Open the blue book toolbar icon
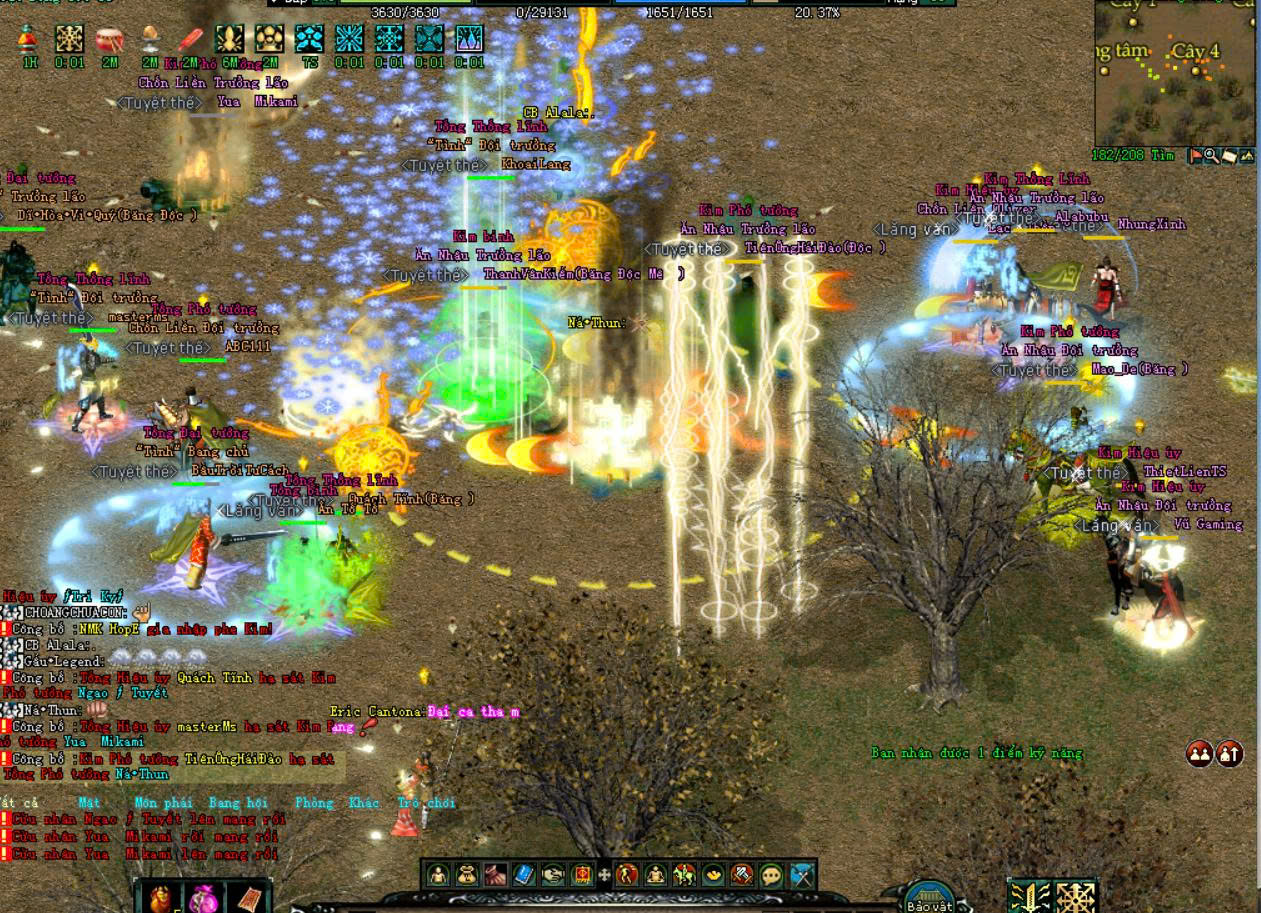The width and height of the screenshot is (1261, 913). tap(524, 875)
